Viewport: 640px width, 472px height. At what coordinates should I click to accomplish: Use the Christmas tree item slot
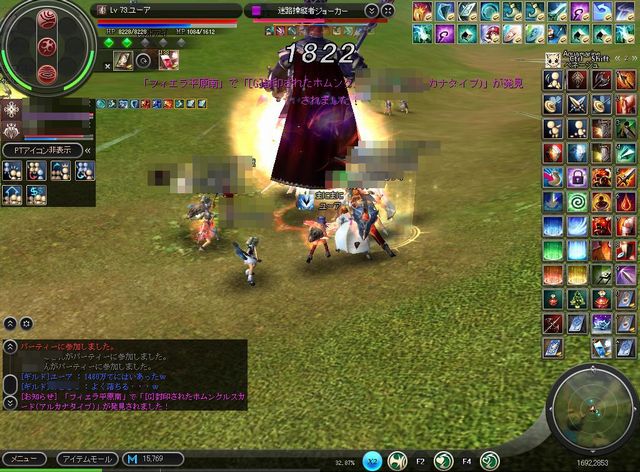pos(576,297)
